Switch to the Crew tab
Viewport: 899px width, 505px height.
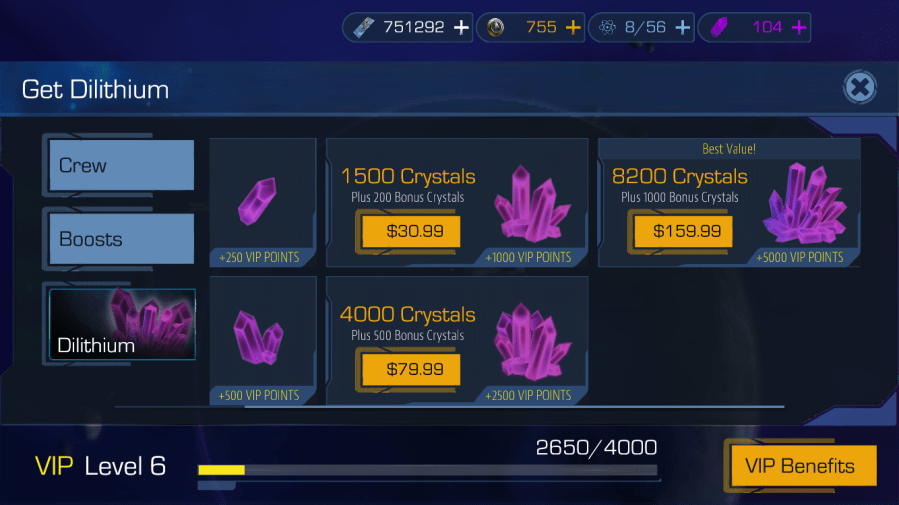[x=122, y=165]
